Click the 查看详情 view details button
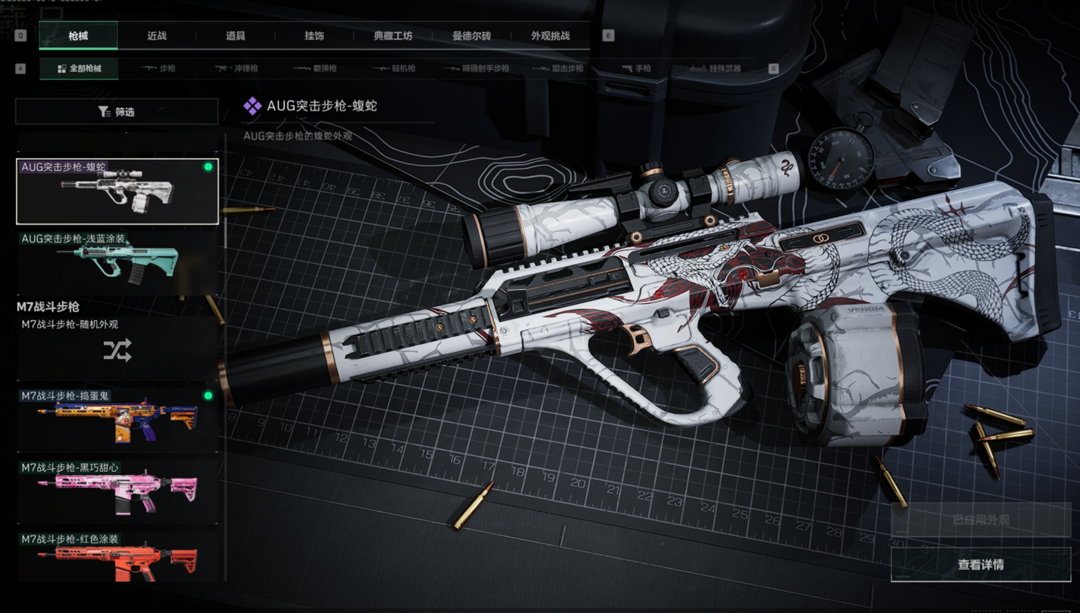This screenshot has width=1080, height=613. pos(980,565)
